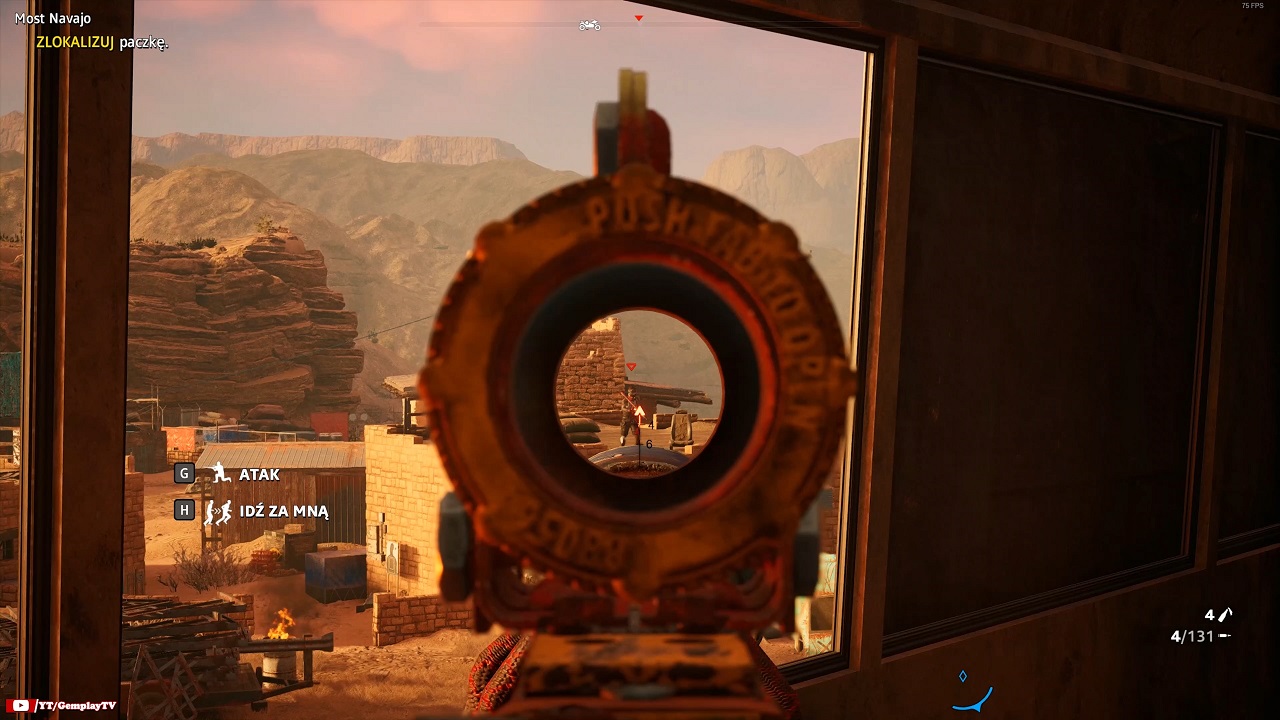Select the Most Navajo objective tracker
1280x720 pixels.
53,18
